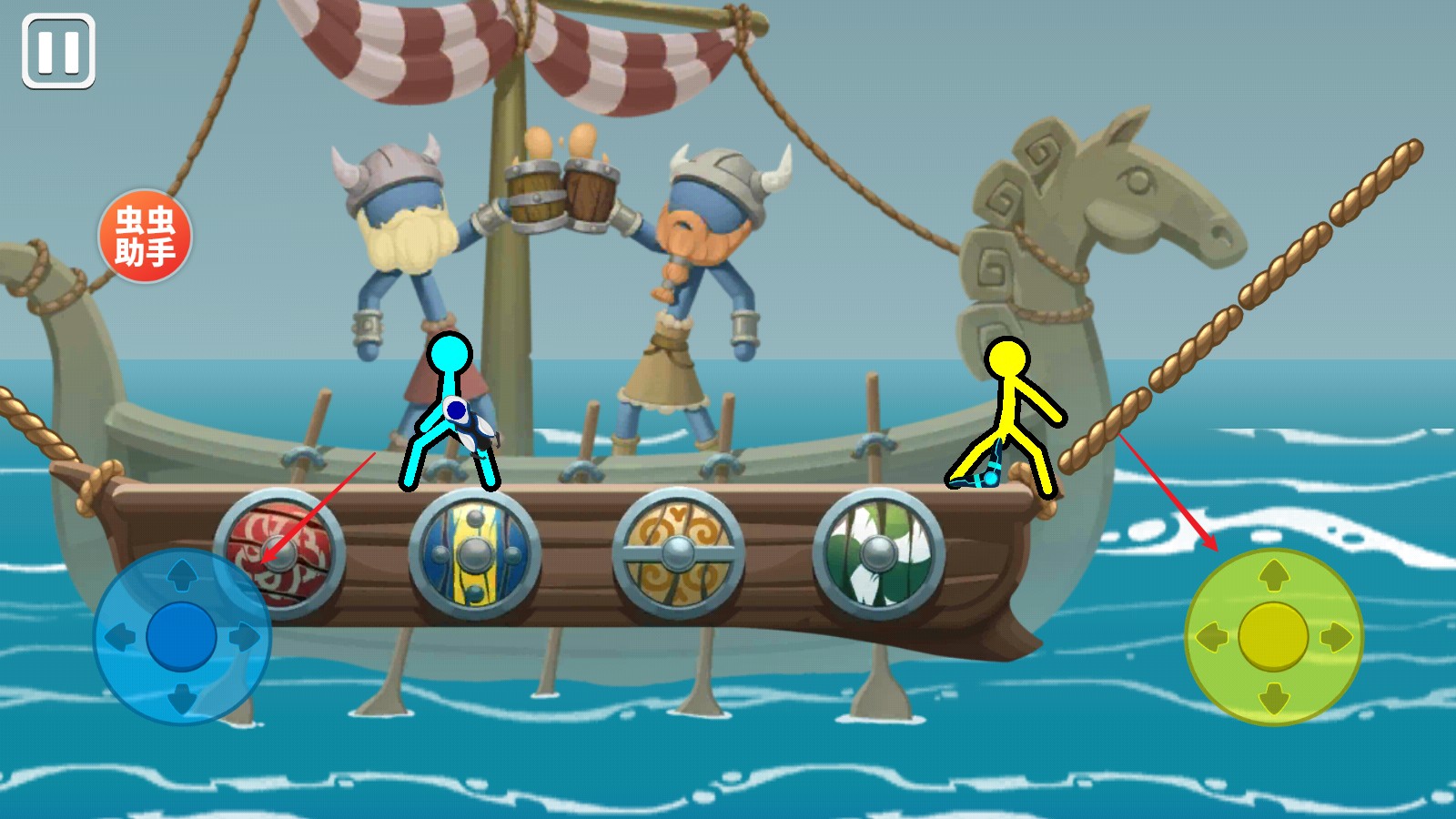Open the red 虫虫助手 assistant overlay

pos(145,236)
